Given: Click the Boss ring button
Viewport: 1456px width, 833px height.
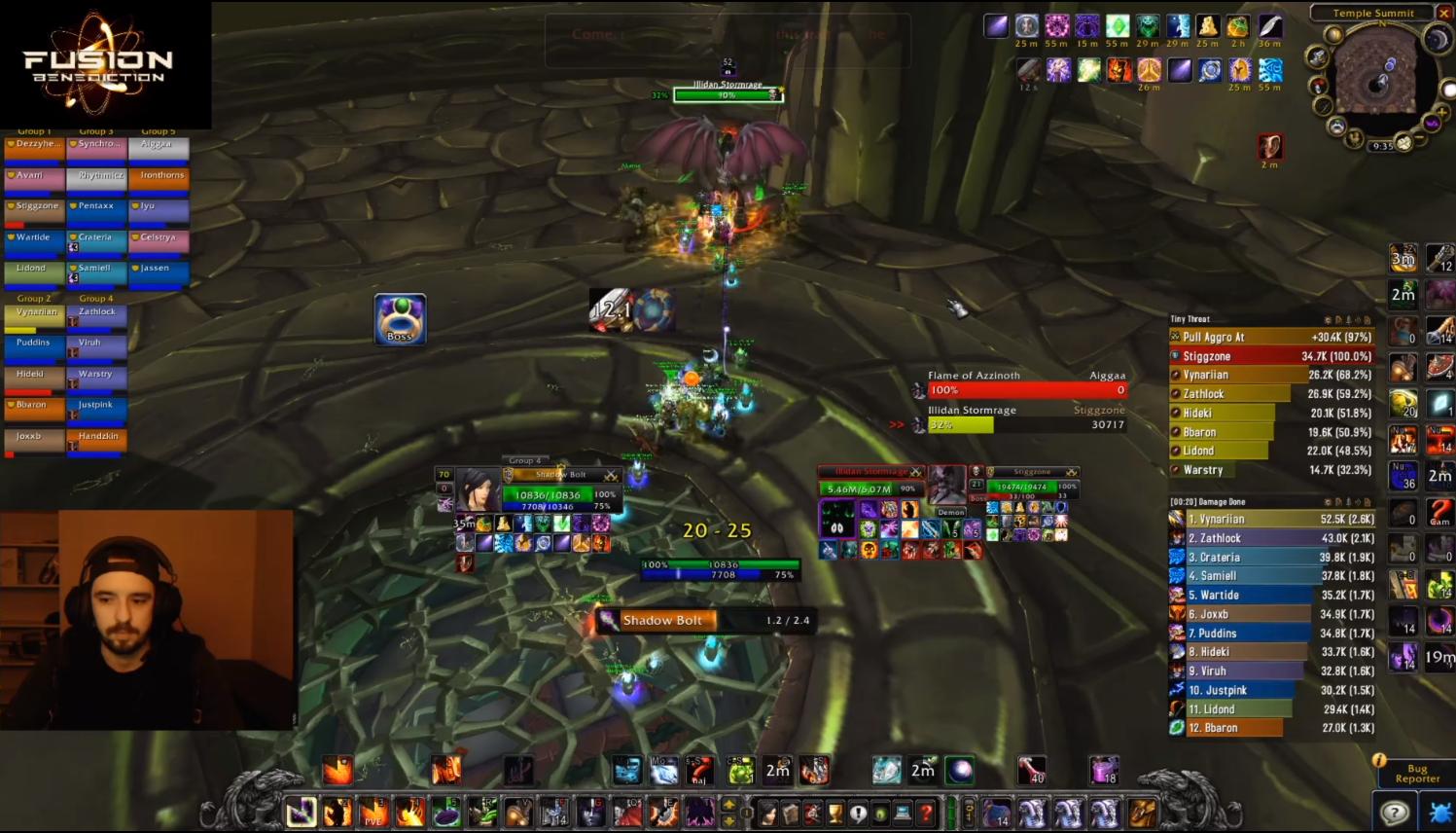Looking at the screenshot, I should click(x=400, y=319).
